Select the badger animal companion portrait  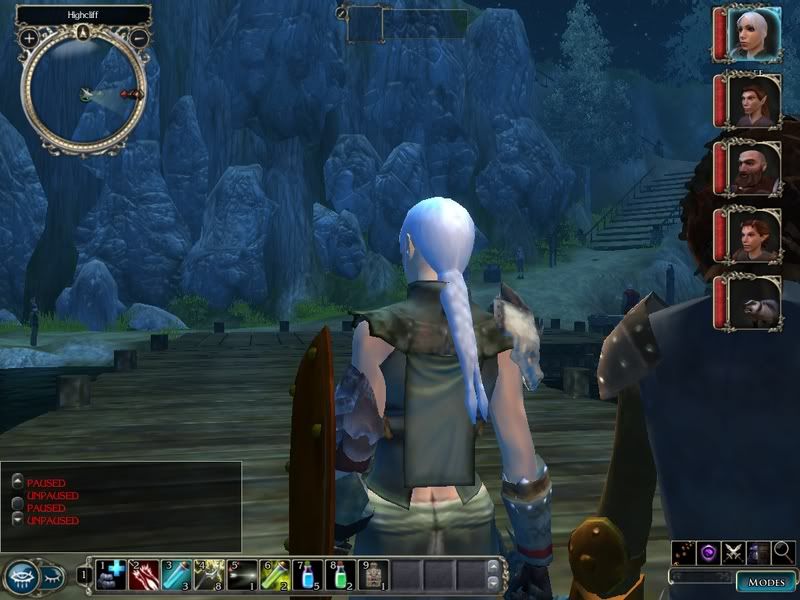[x=753, y=302]
